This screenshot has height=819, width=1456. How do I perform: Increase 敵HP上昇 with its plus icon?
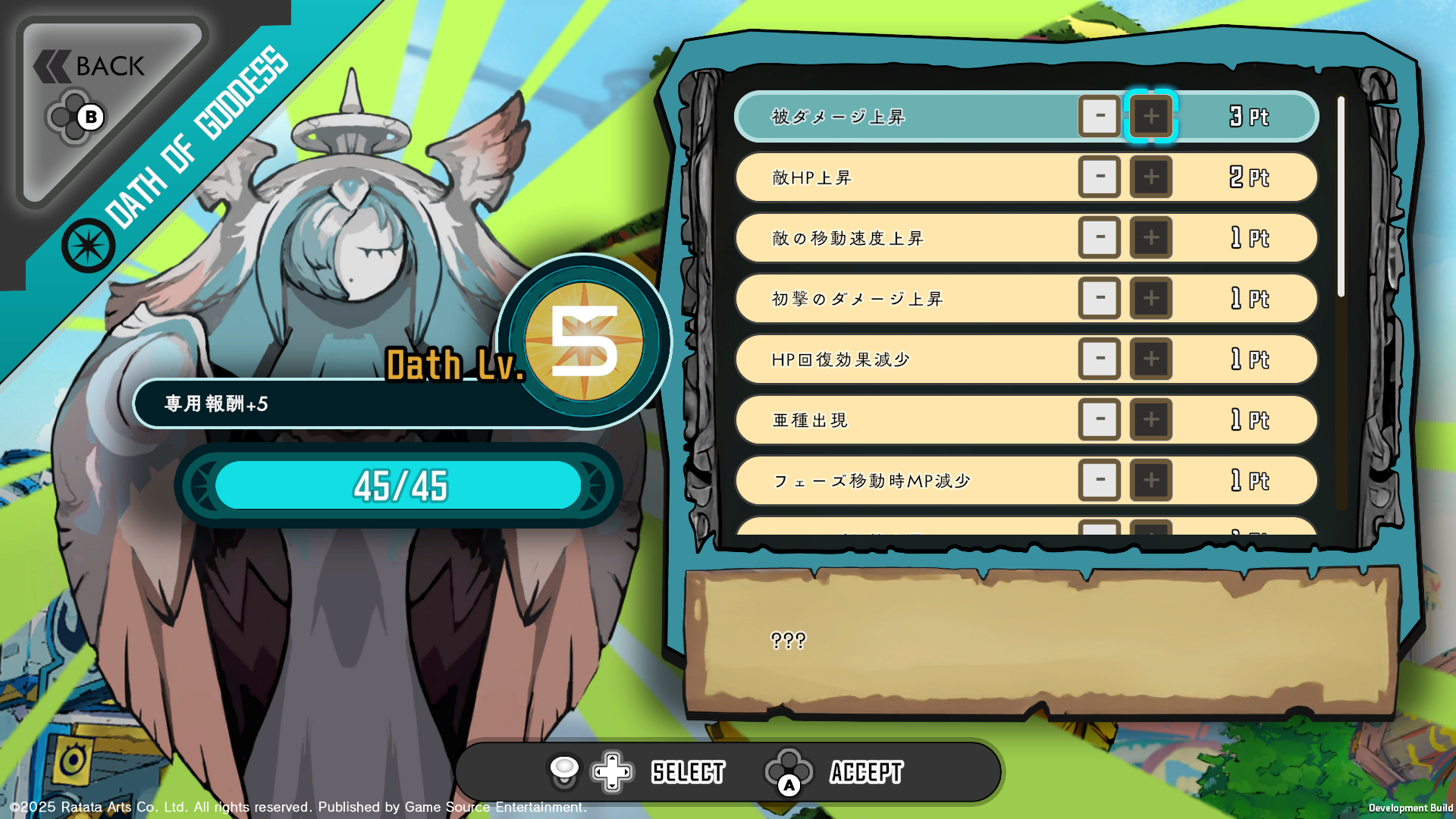pos(1151,177)
